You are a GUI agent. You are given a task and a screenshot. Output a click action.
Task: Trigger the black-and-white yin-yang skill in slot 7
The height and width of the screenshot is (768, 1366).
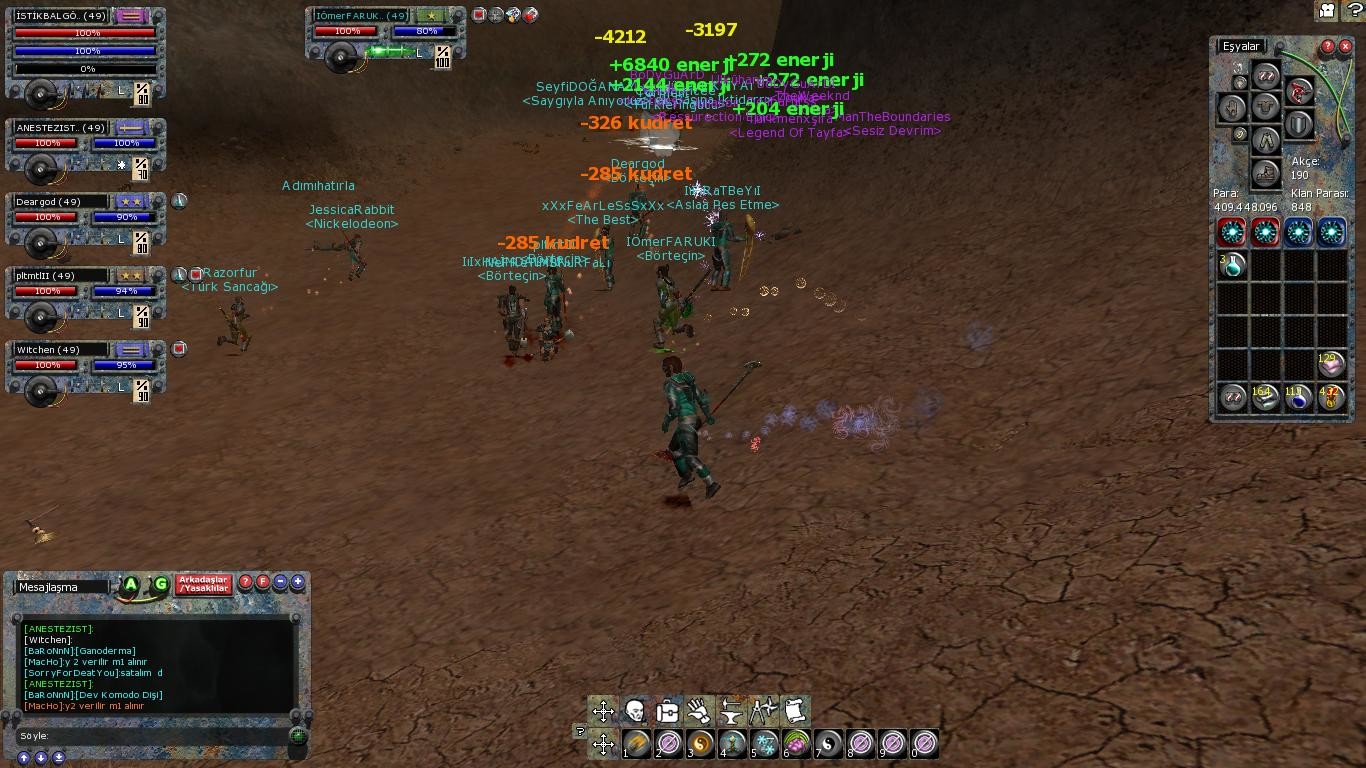828,744
